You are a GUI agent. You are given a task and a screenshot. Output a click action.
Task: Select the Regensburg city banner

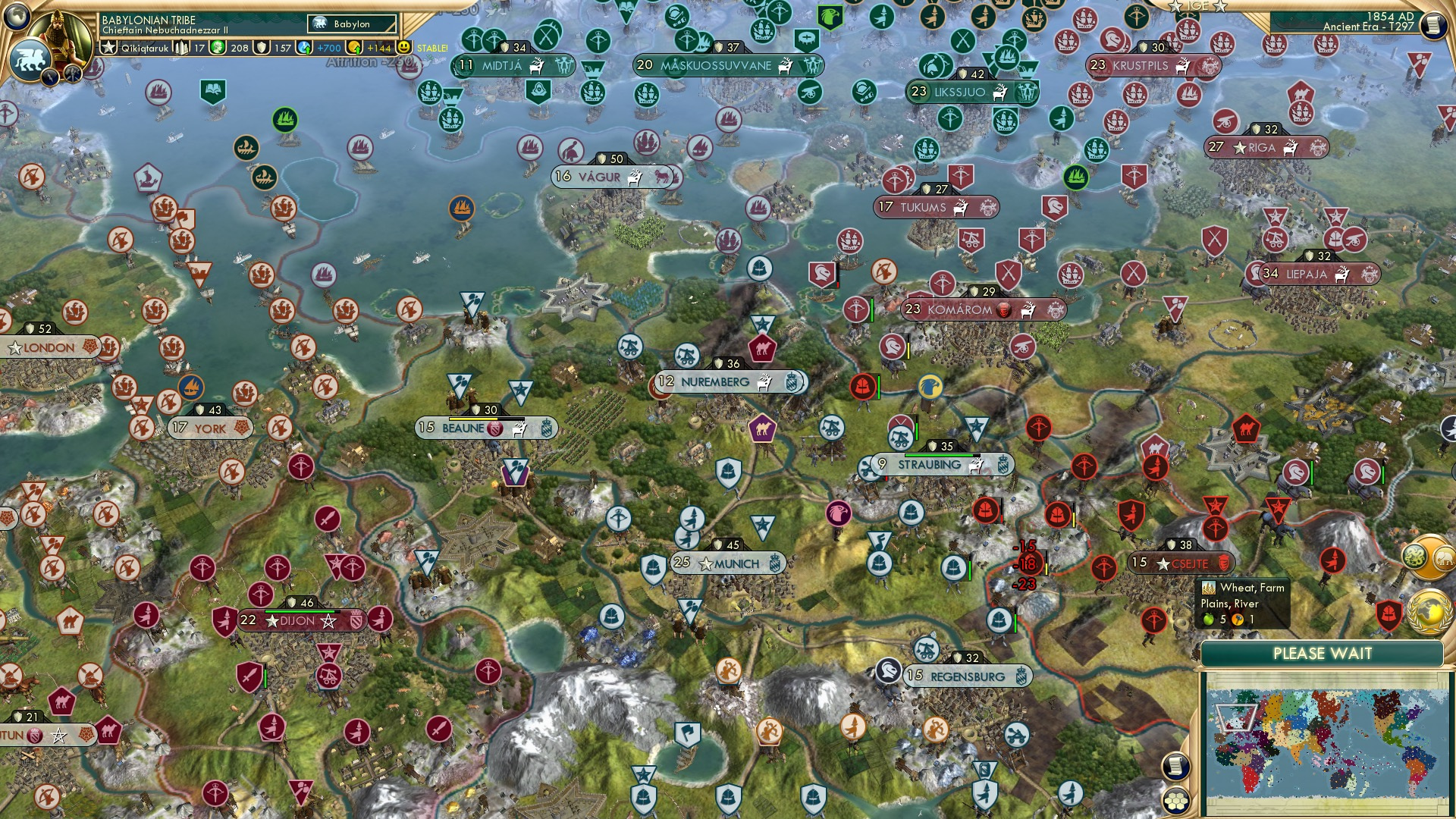pyautogui.click(x=966, y=676)
